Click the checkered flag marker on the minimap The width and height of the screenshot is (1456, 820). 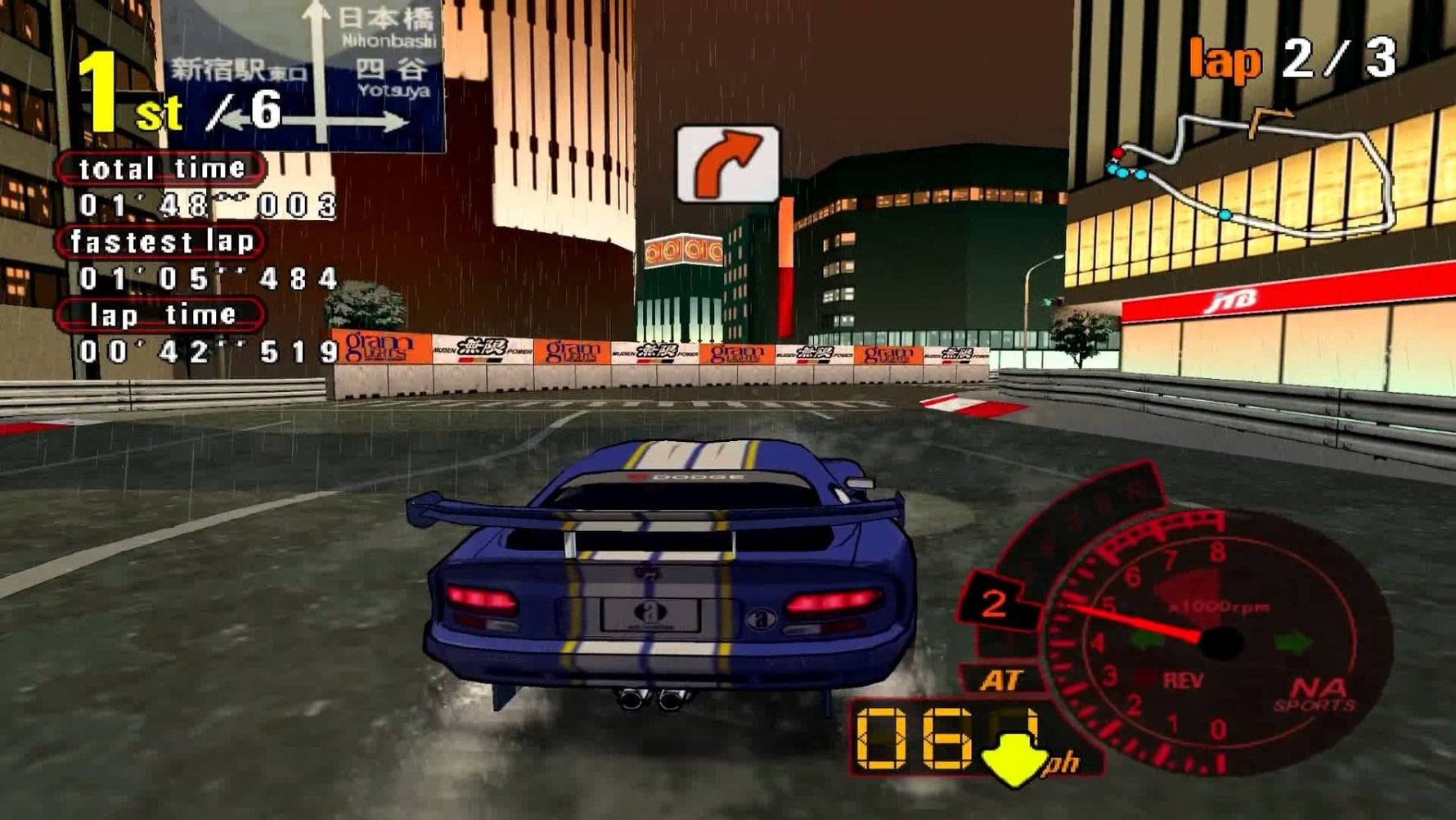click(1270, 115)
